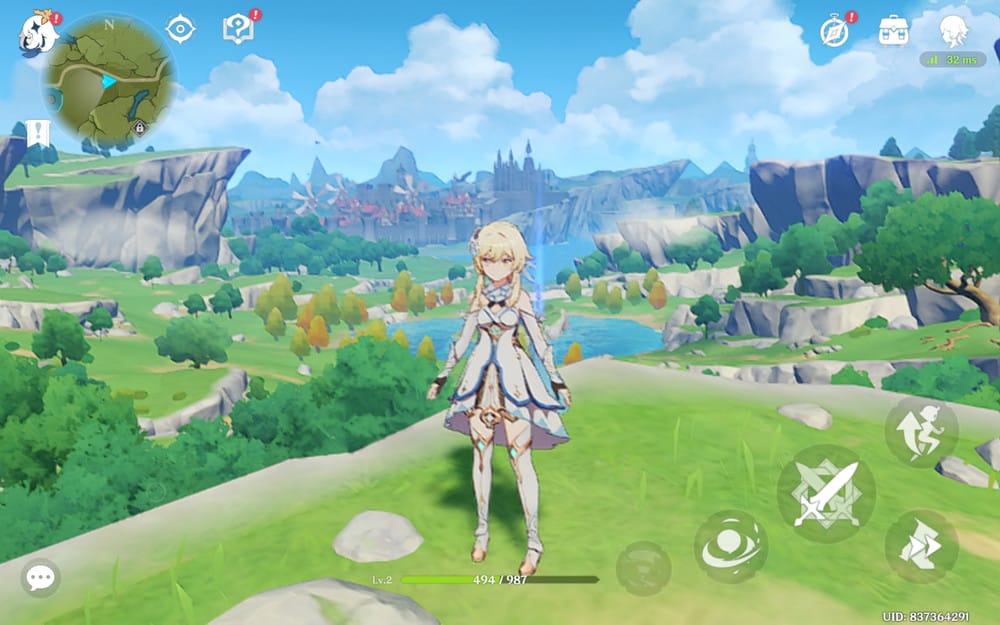Open the circular minimap

(108, 80)
